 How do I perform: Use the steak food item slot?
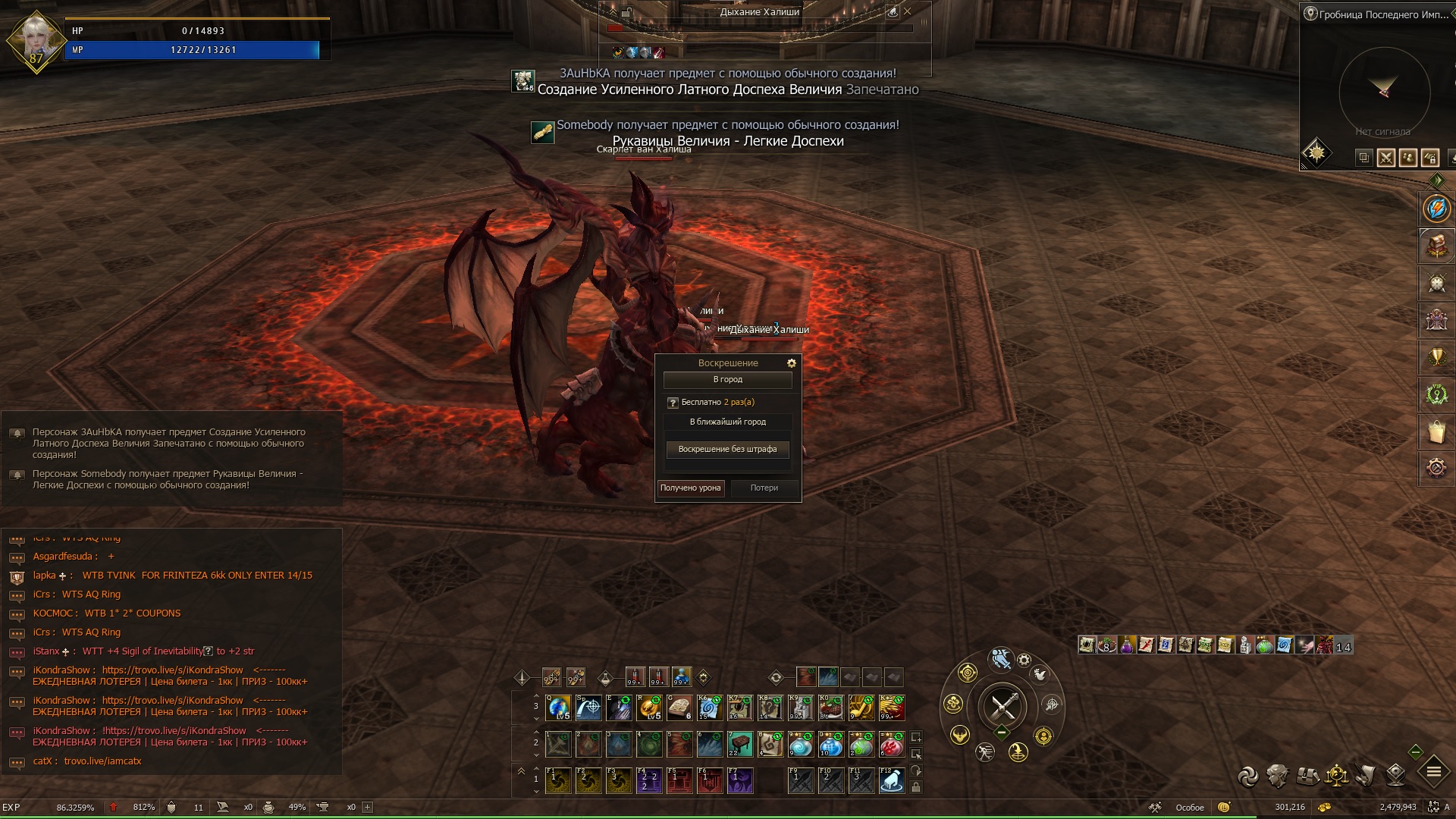831,708
